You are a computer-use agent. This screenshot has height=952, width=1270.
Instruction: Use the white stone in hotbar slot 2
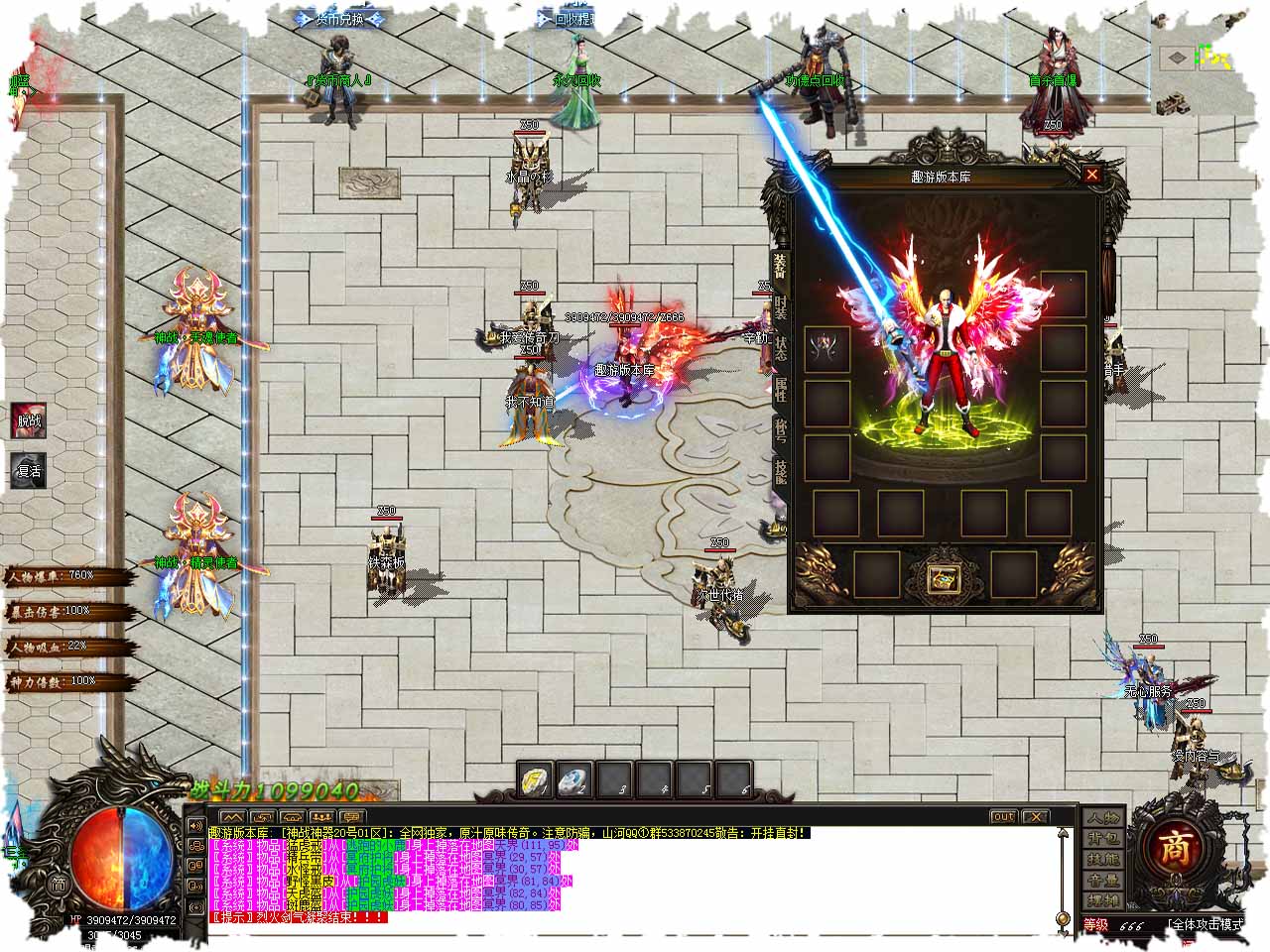(x=575, y=781)
